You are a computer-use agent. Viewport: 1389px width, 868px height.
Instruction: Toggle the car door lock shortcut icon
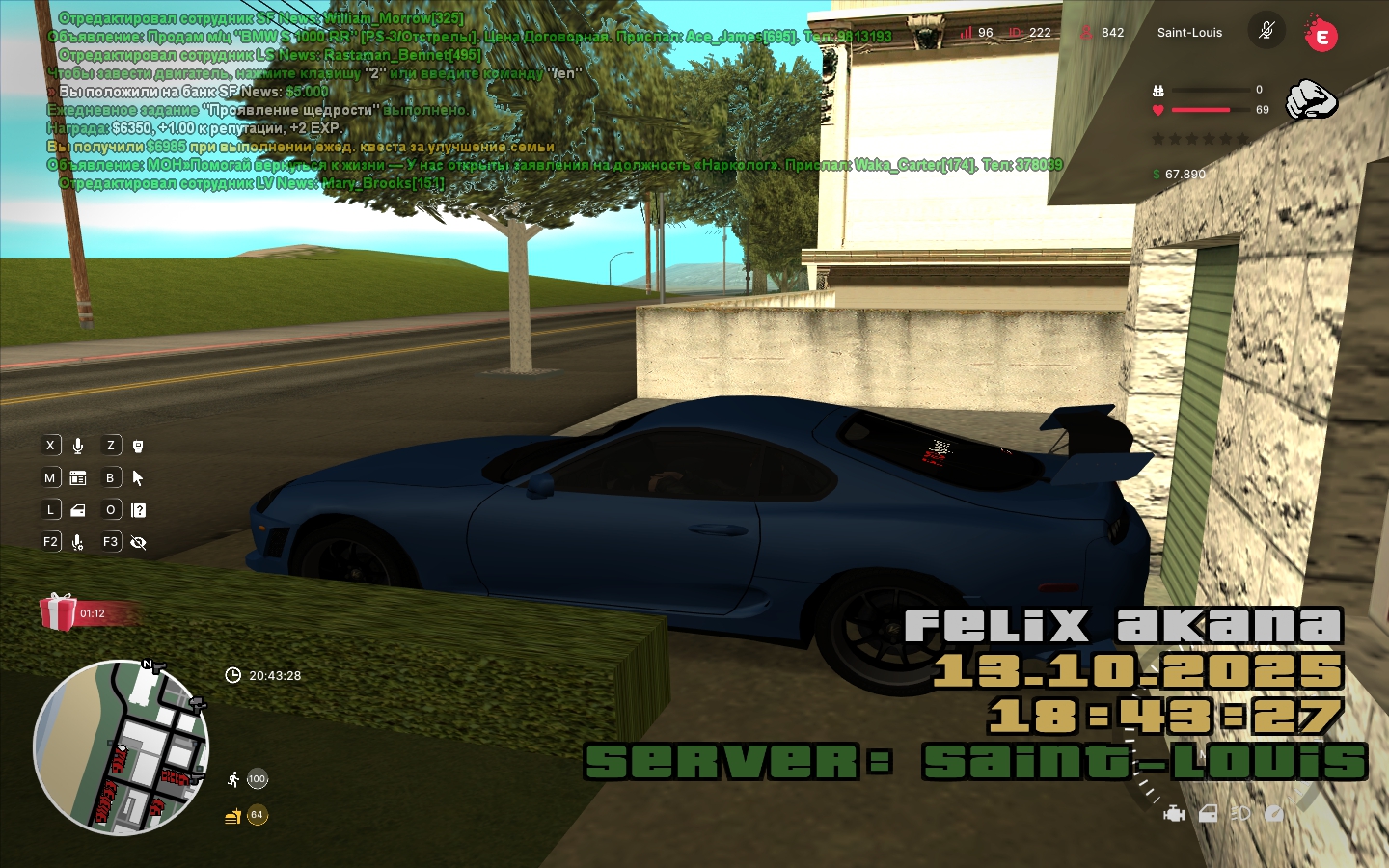[78, 510]
